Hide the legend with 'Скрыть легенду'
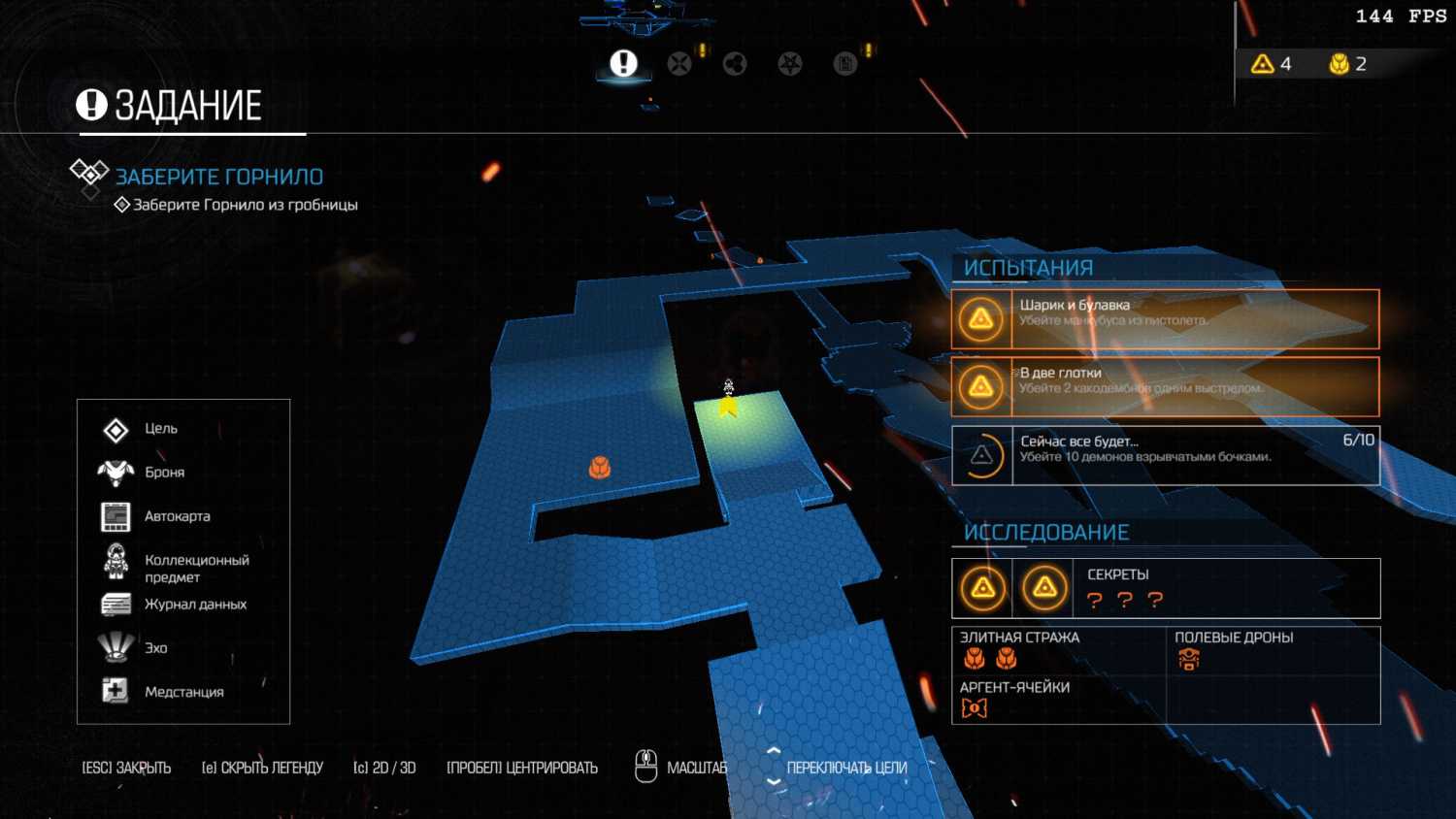Viewport: 1456px width, 819px height. pos(262,768)
